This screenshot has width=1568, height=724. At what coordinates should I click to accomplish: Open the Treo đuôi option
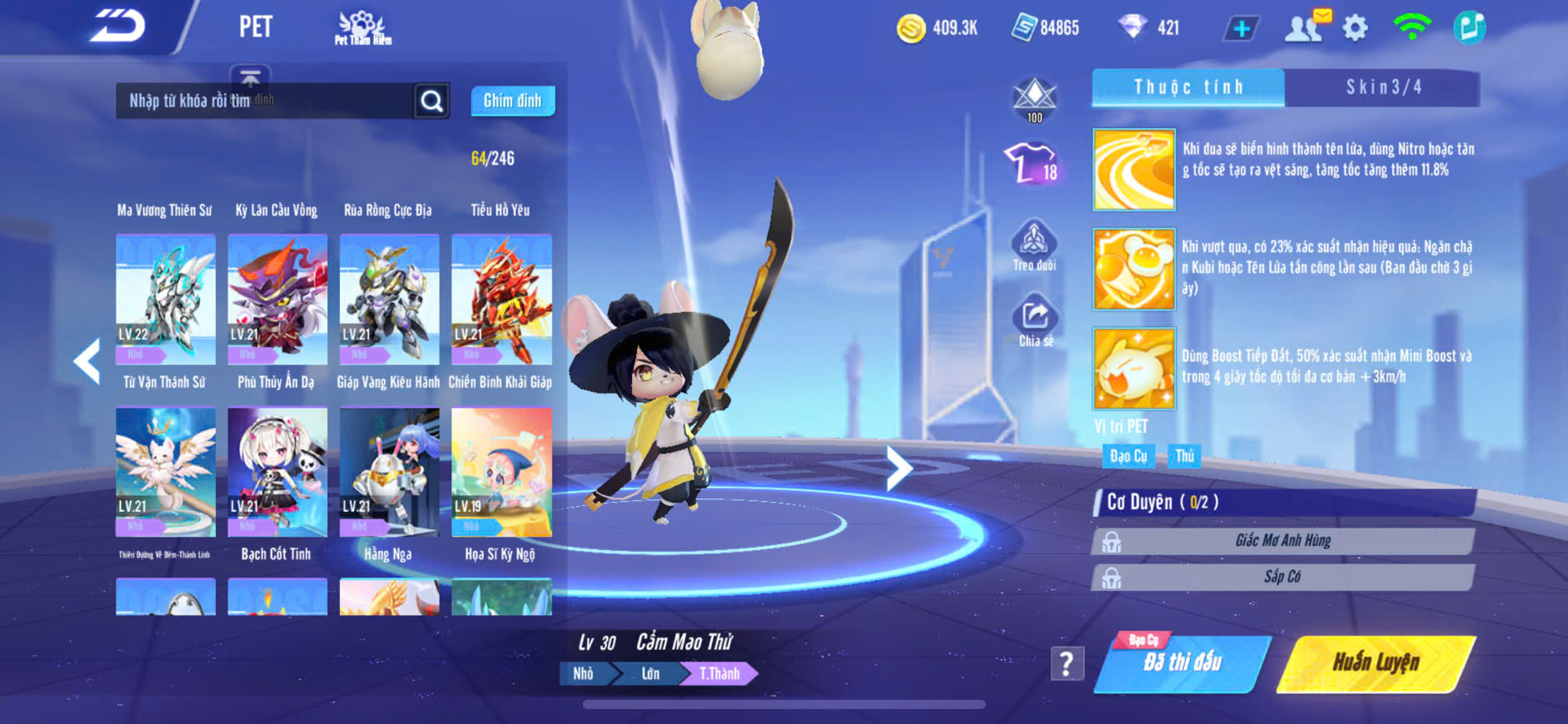(x=1034, y=245)
